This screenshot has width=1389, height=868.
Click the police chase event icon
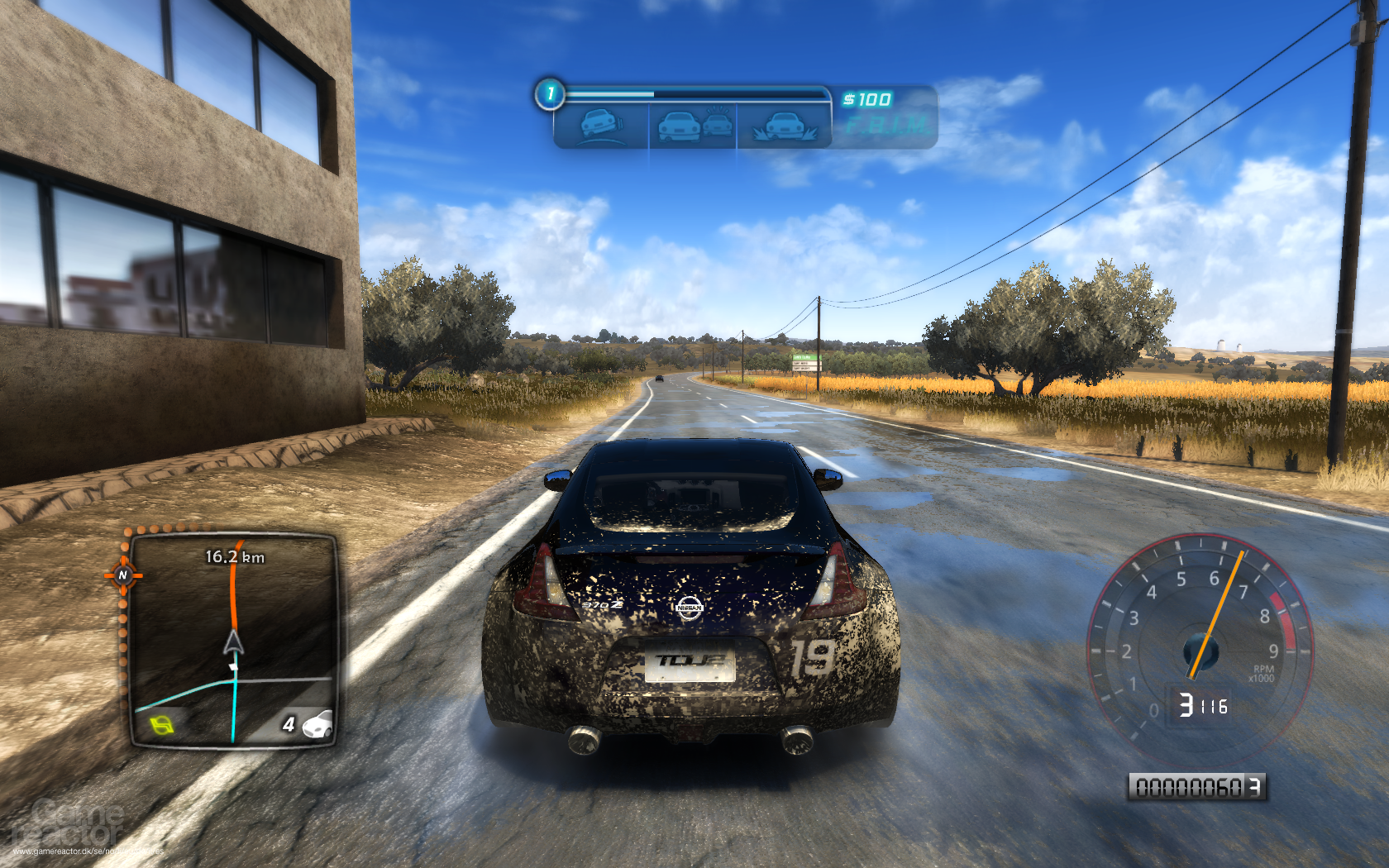coord(693,124)
